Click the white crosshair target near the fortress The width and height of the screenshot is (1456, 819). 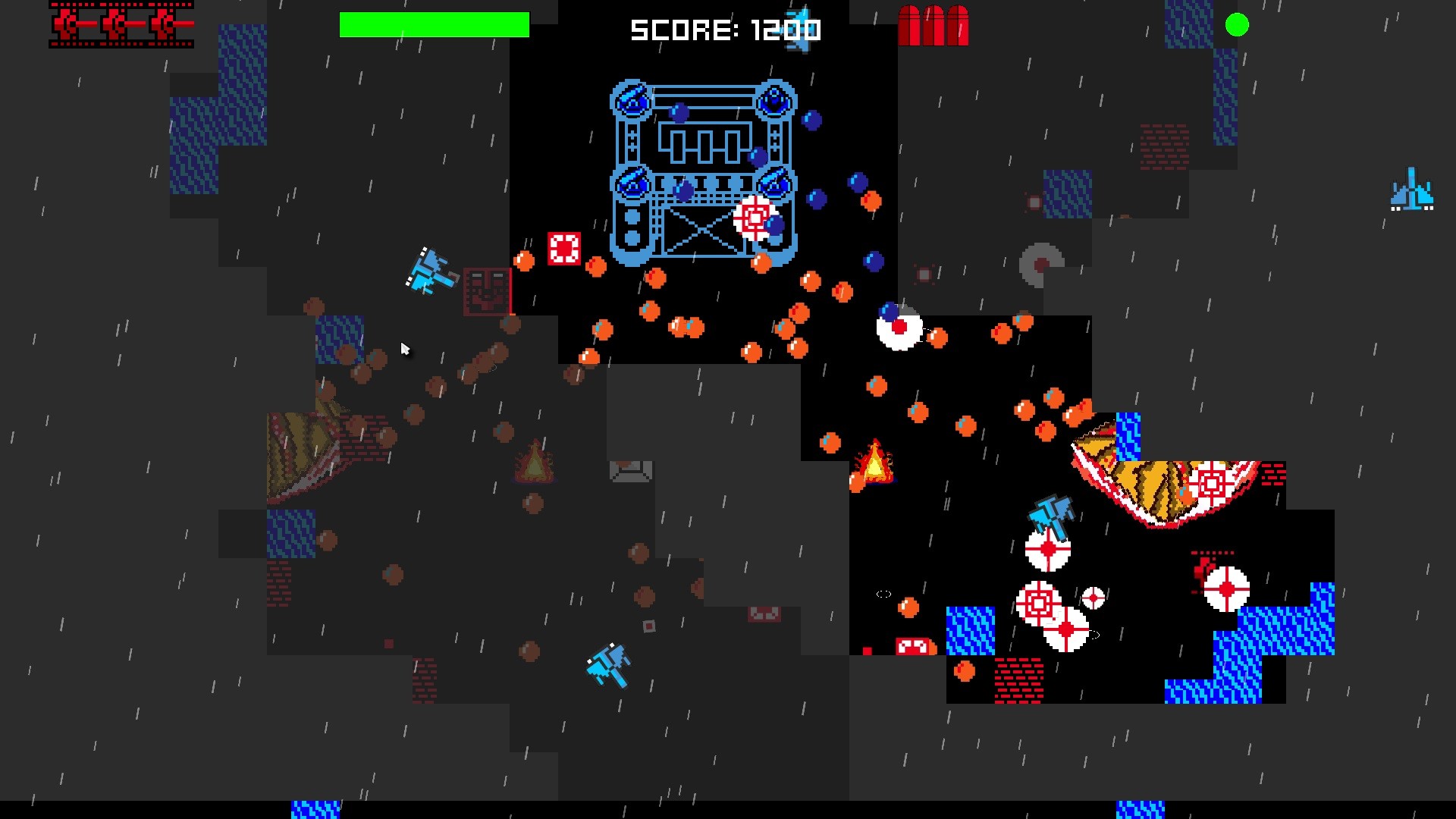[x=752, y=218]
